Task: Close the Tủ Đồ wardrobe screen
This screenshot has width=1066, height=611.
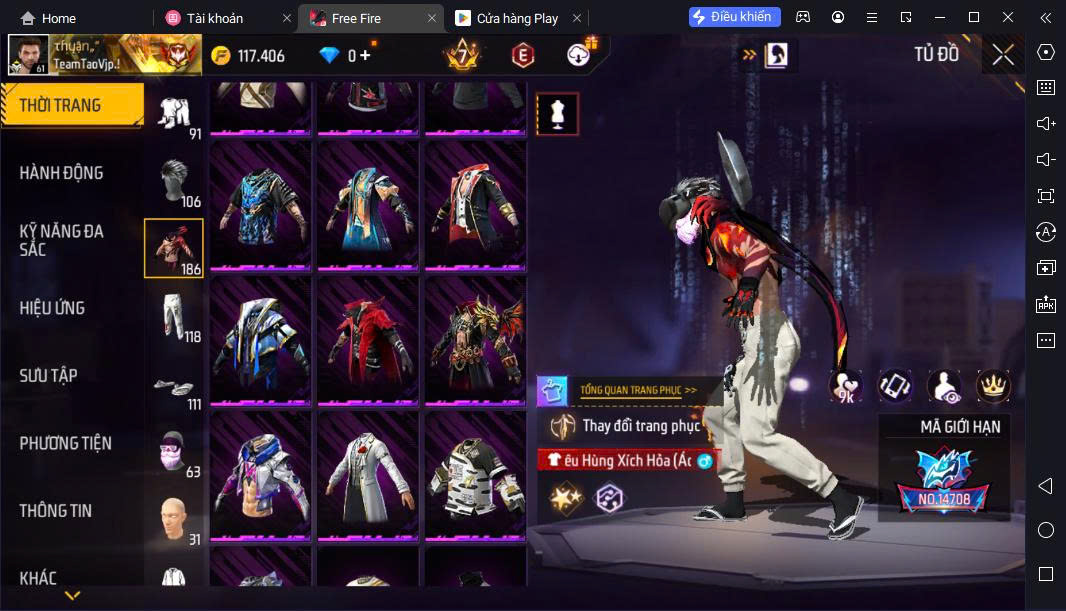Action: pyautogui.click(x=1002, y=55)
